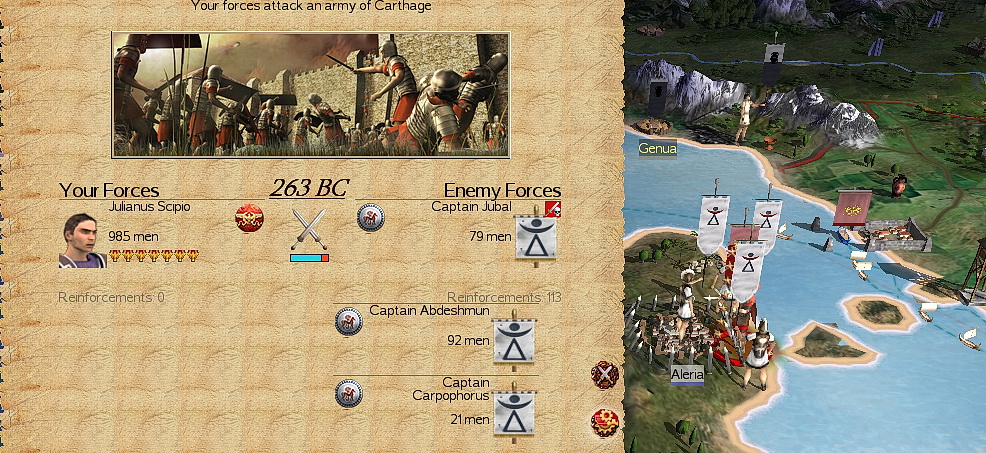Click the Carthage emblem next to Captain Carpophorus
Image resolution: width=986 pixels, height=453 pixels.
pos(348,393)
